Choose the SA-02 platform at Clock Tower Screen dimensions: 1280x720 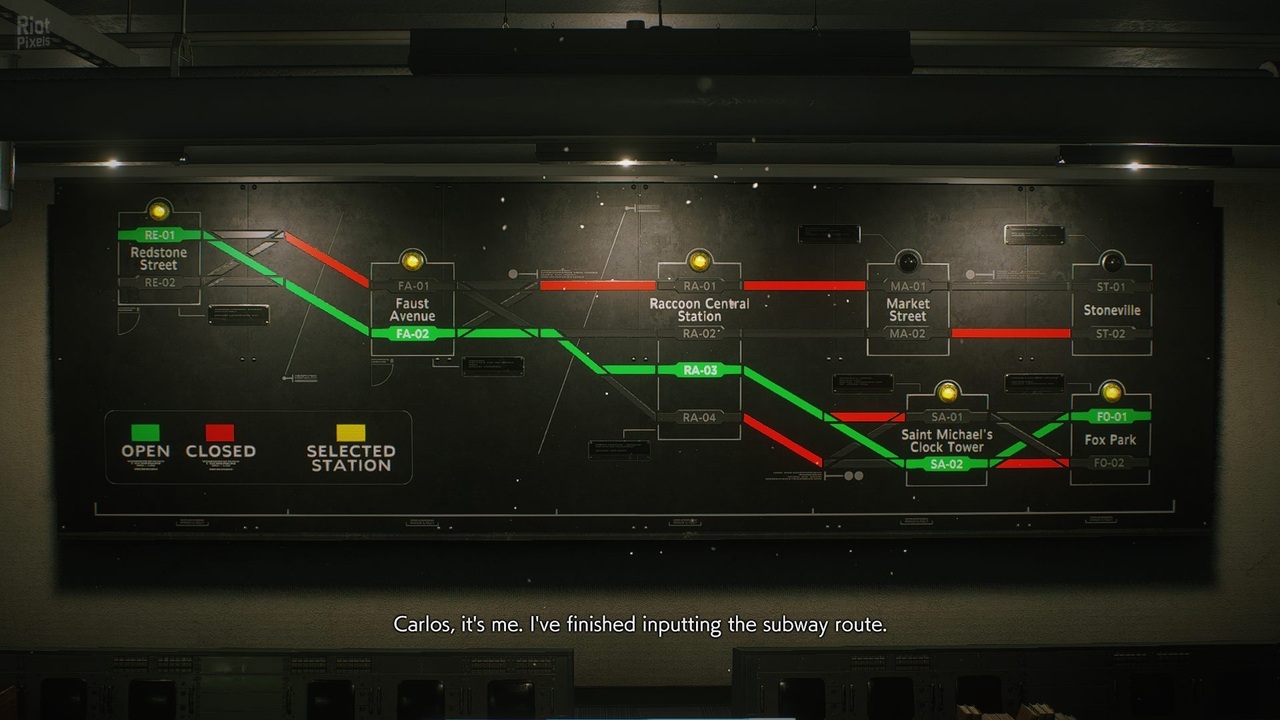[946, 464]
